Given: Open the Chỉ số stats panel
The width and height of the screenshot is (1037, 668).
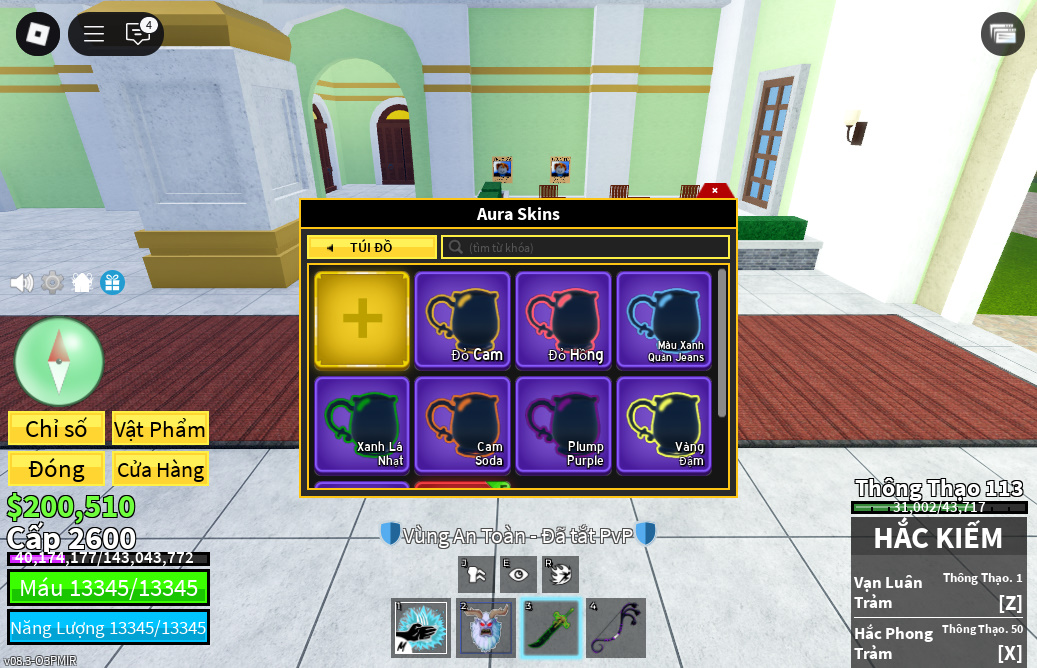Looking at the screenshot, I should 56,429.
